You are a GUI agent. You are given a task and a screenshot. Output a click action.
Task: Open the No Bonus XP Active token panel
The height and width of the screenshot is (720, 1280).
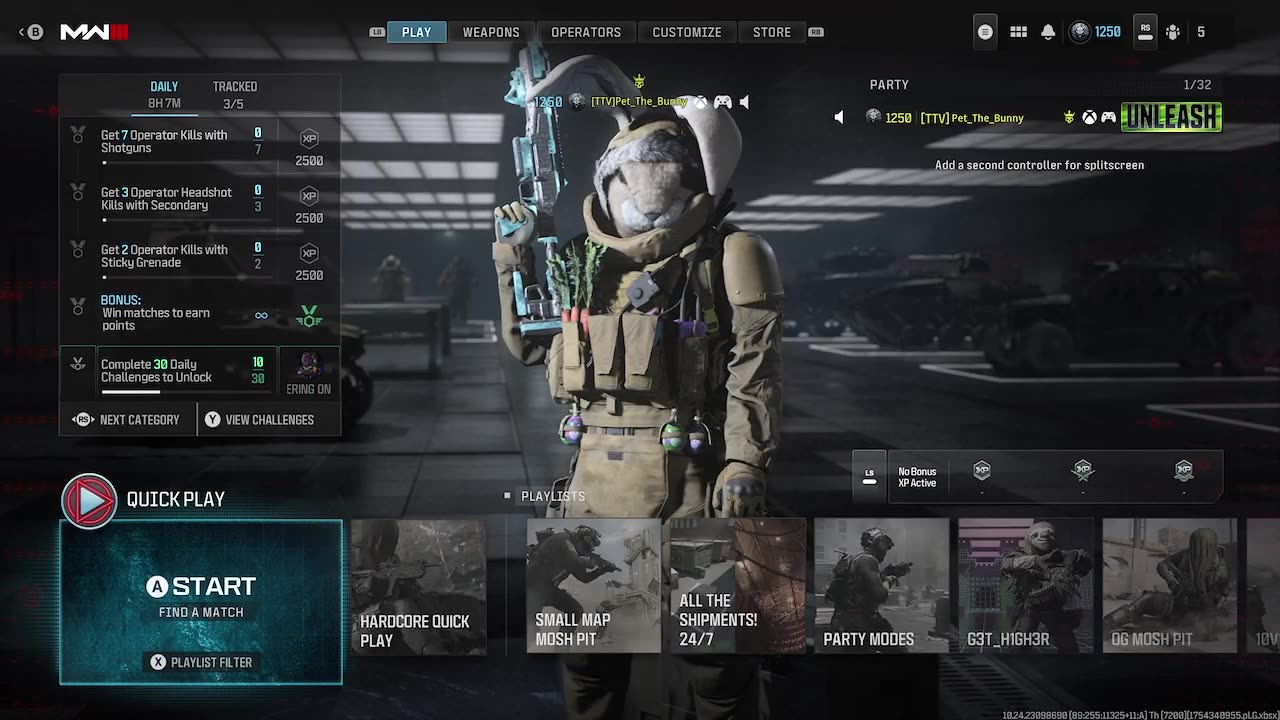click(x=917, y=477)
